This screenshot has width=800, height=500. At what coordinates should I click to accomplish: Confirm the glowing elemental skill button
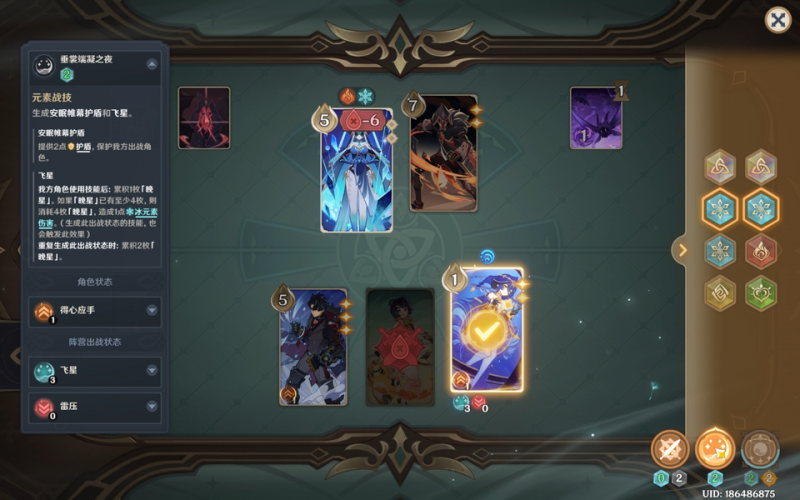click(714, 449)
